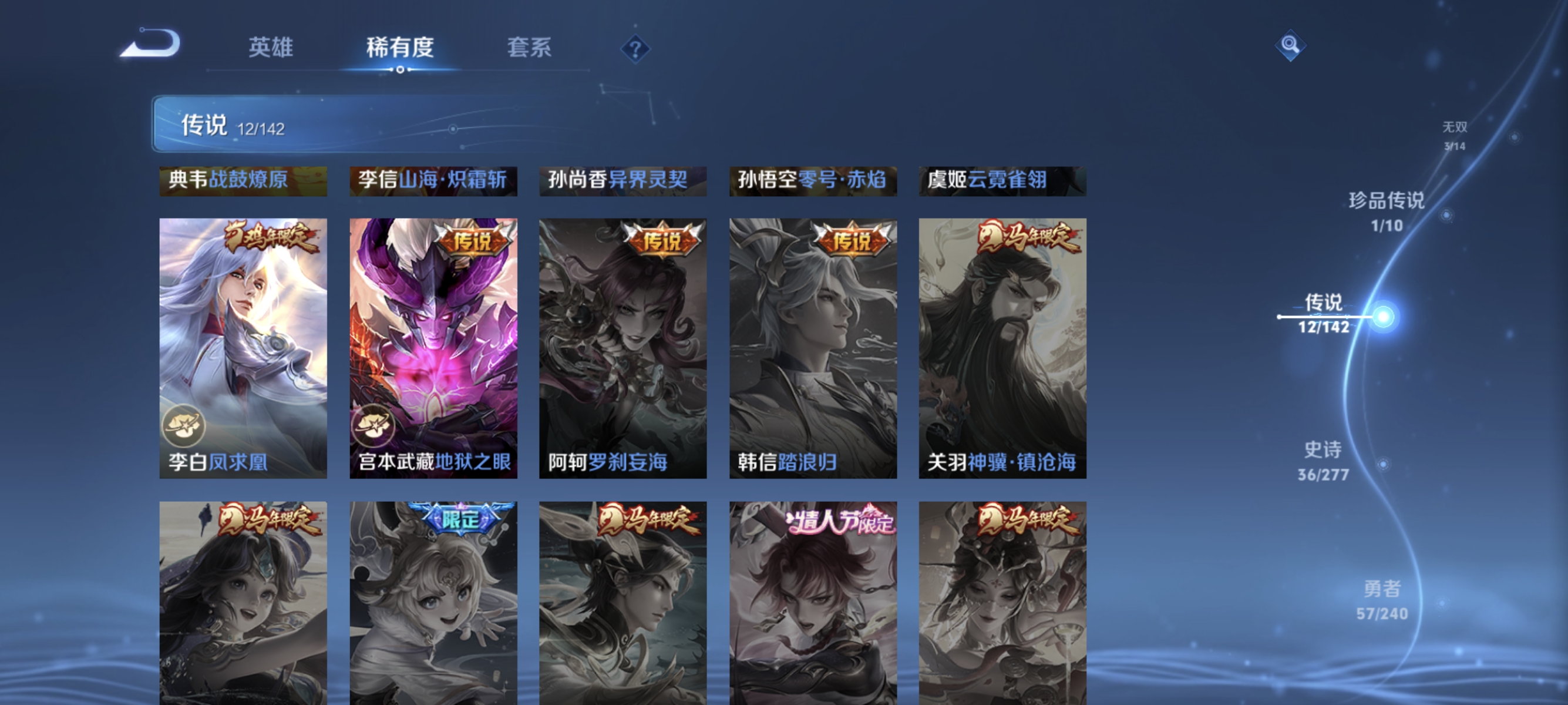Jump to 无双 rarity category

[x=1454, y=128]
